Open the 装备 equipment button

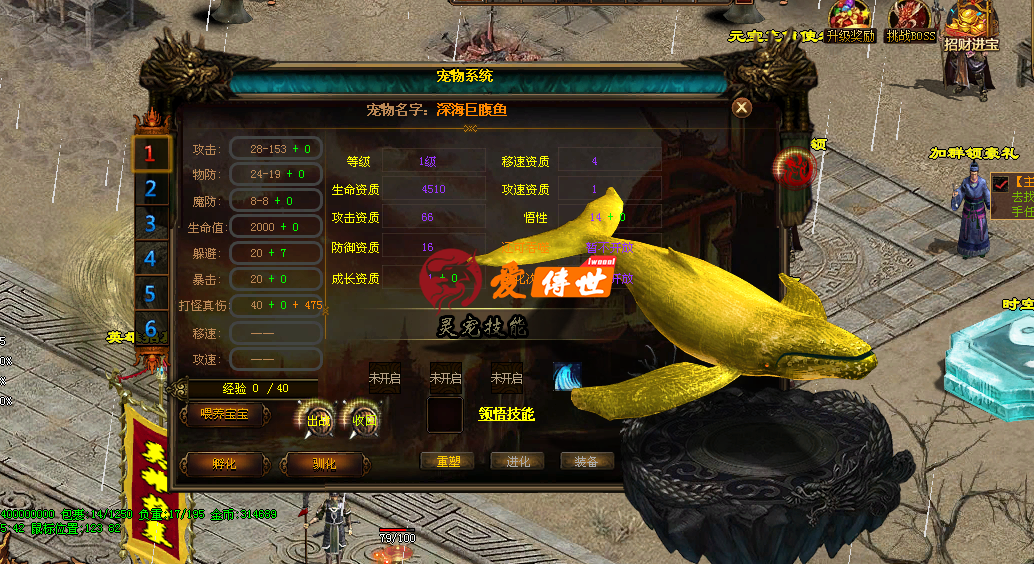click(586, 461)
